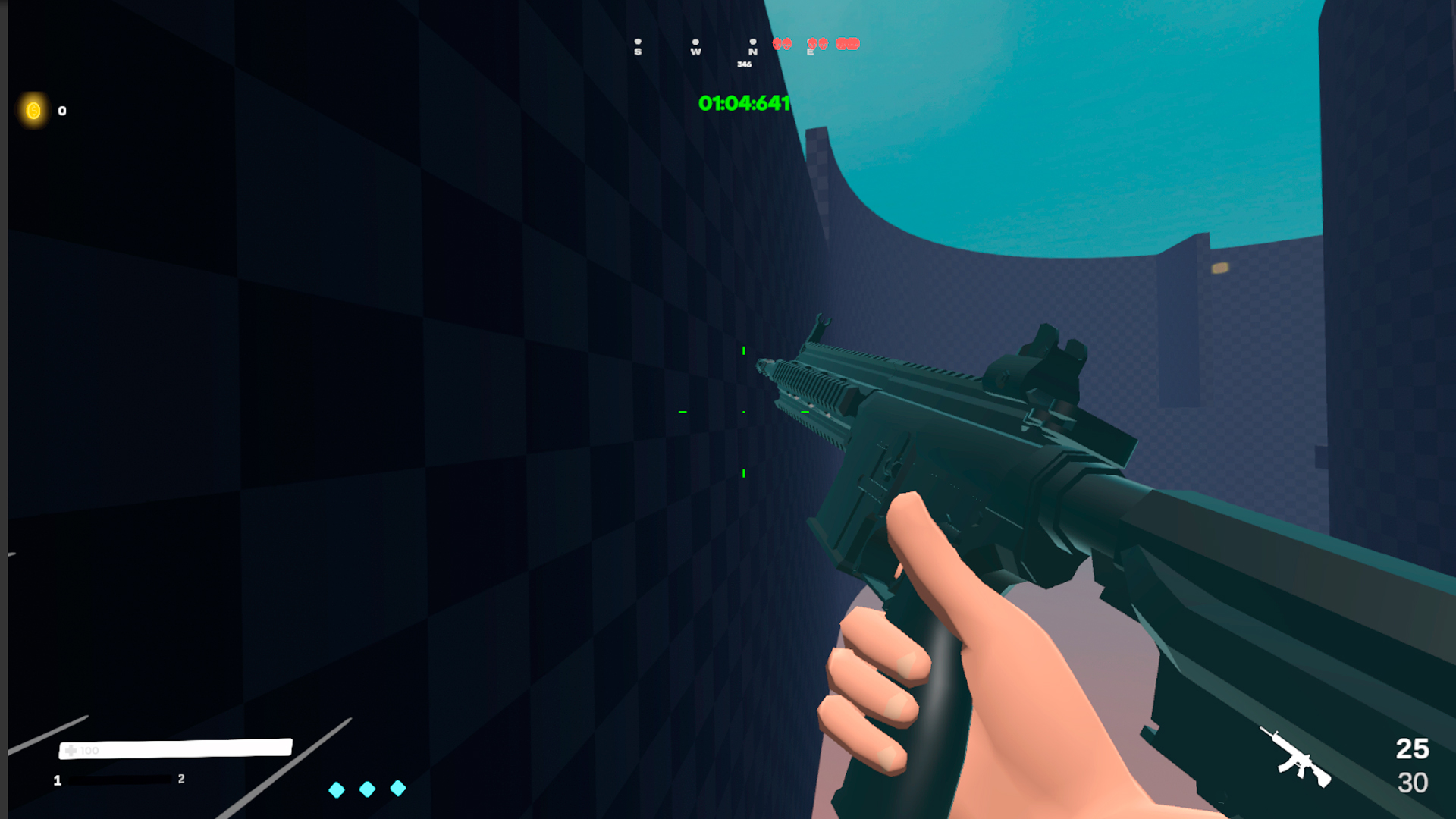The image size is (1456, 819).
Task: Click the S compass marker dot
Action: (x=638, y=42)
